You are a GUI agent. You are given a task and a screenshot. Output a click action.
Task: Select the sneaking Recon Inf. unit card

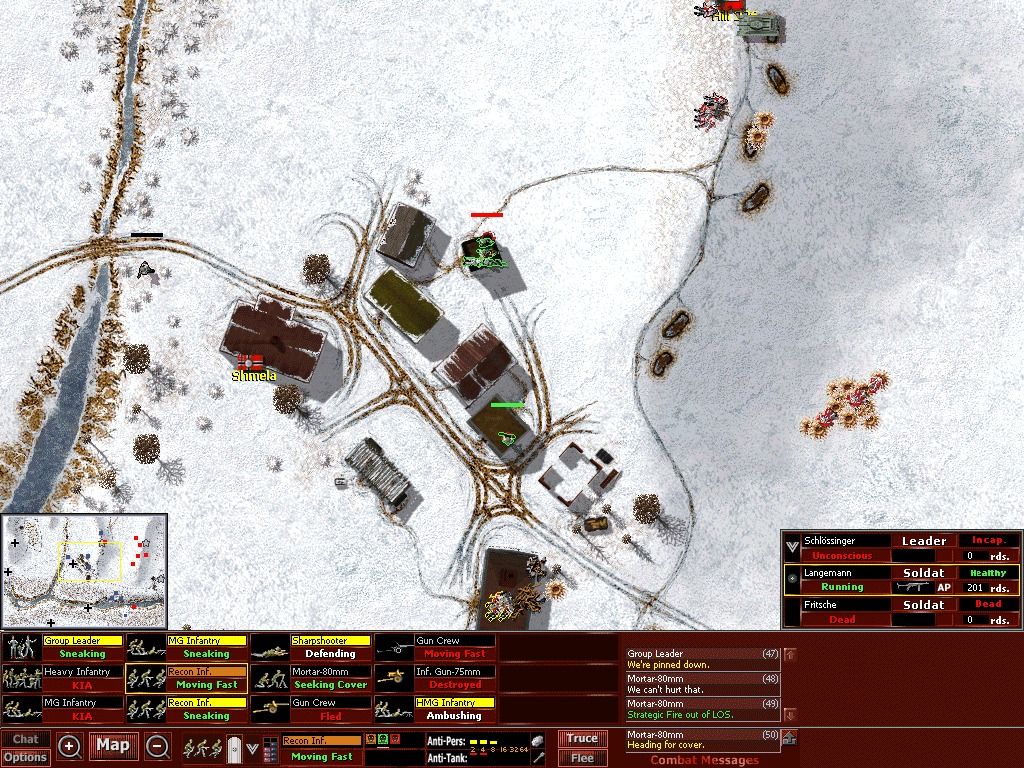point(187,709)
